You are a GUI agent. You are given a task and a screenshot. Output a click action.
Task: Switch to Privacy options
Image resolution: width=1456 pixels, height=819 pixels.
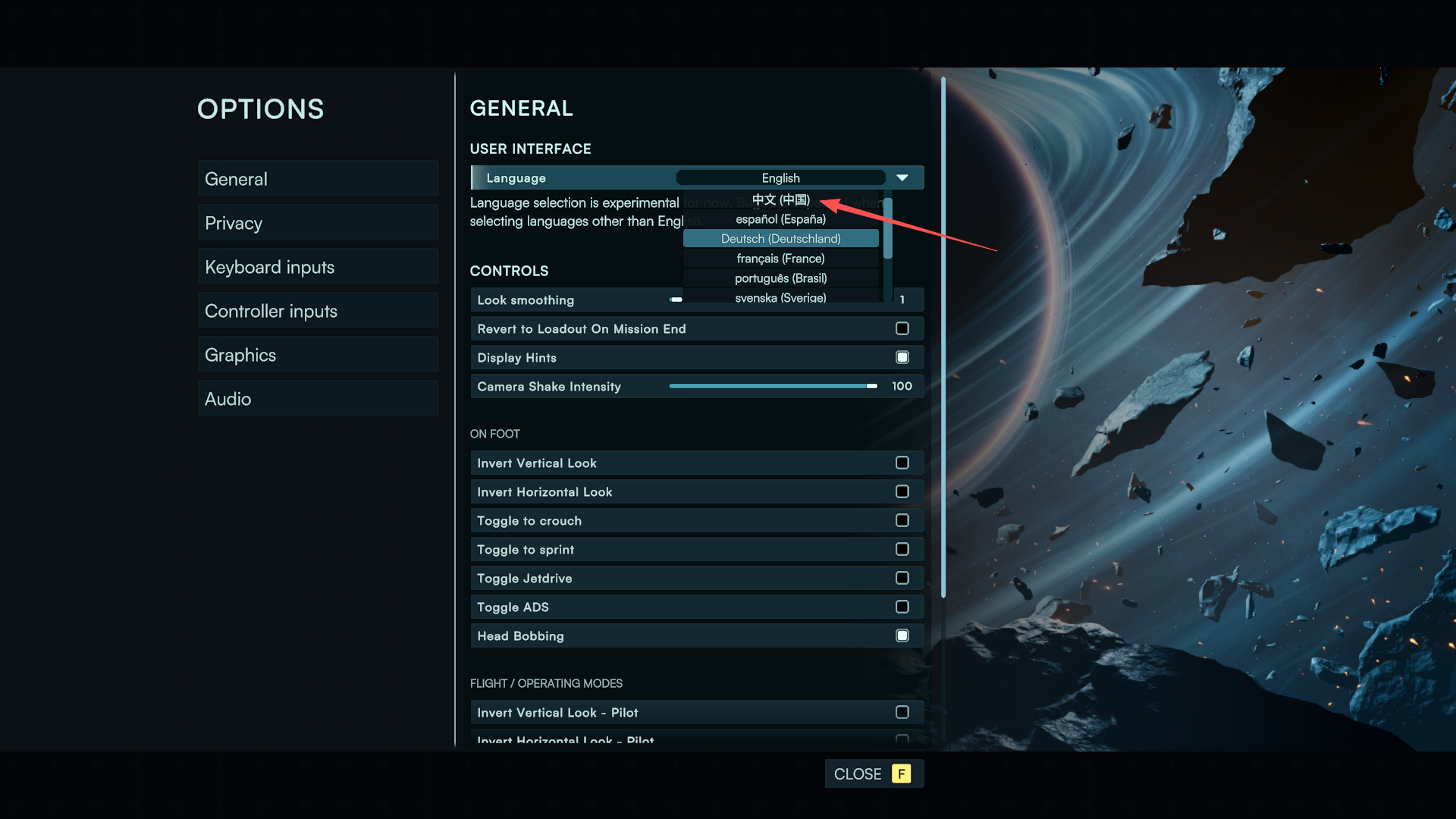(318, 223)
